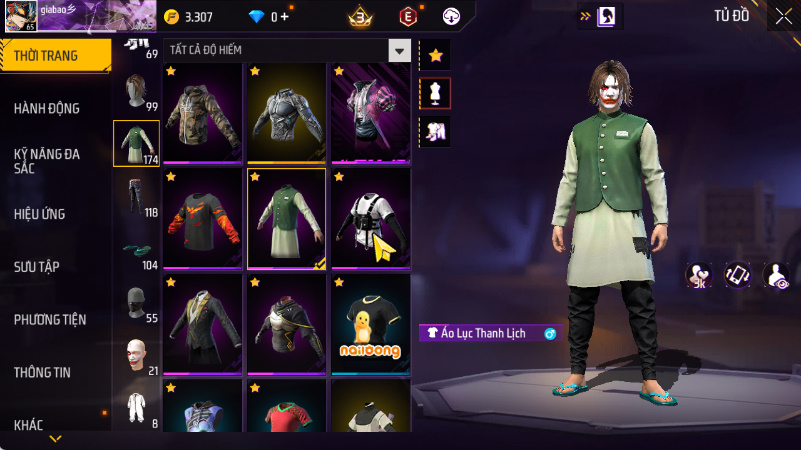Select the camo hoodie item tile
This screenshot has height=450, width=801.
tap(203, 112)
